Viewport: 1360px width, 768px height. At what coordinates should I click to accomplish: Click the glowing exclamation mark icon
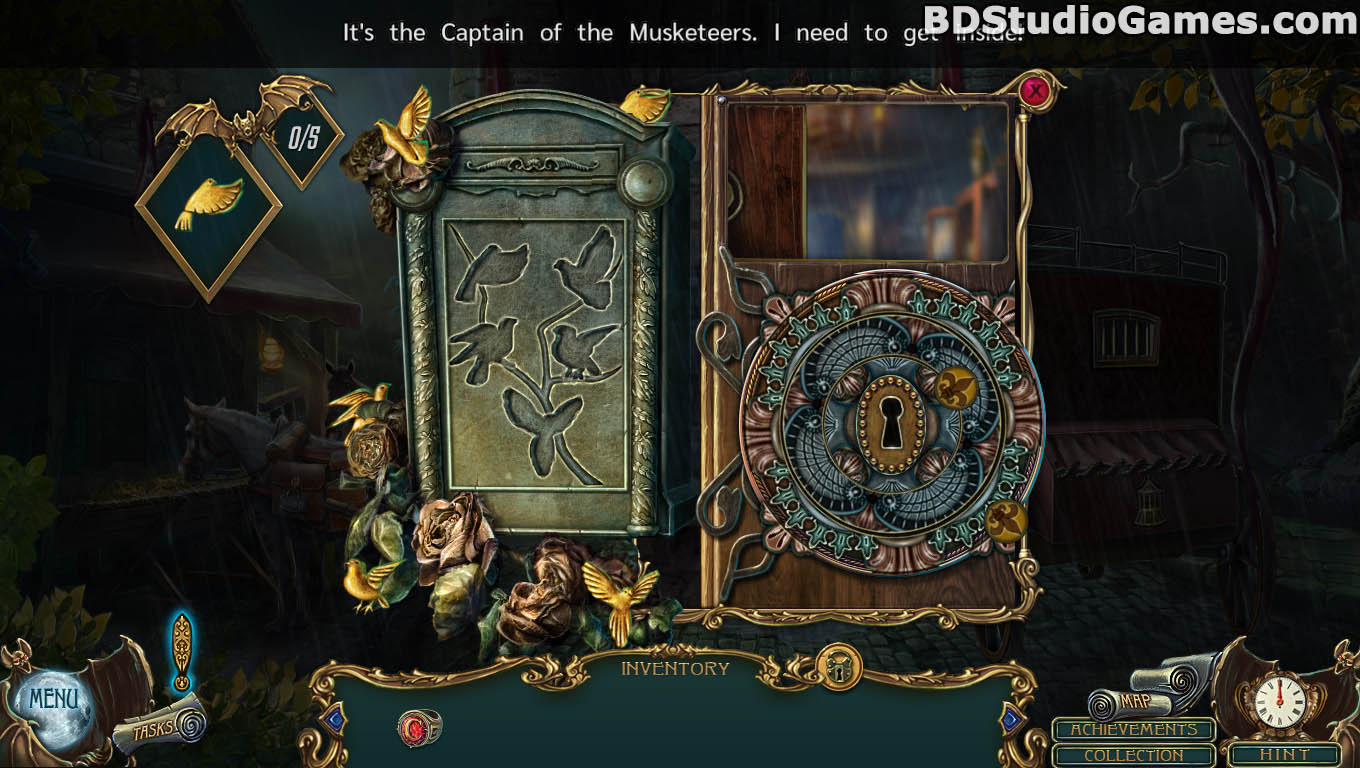(x=181, y=649)
